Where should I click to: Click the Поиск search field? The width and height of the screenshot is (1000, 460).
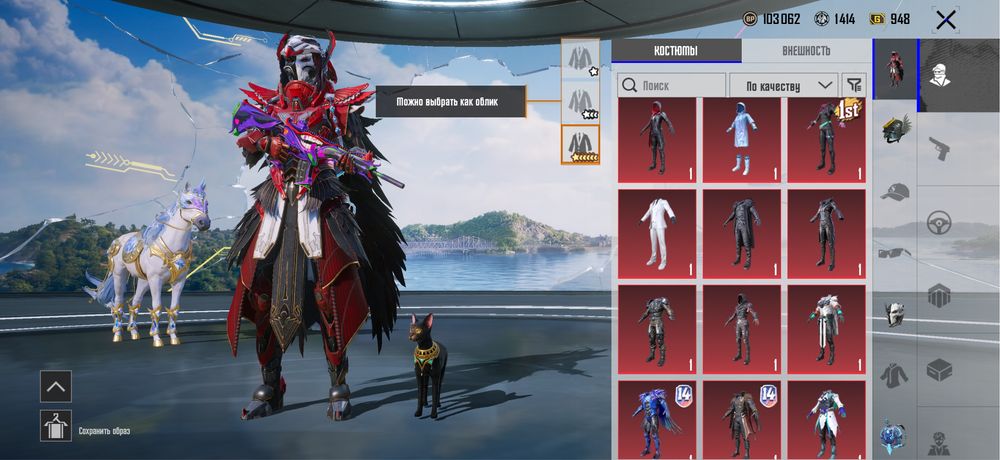click(x=672, y=86)
